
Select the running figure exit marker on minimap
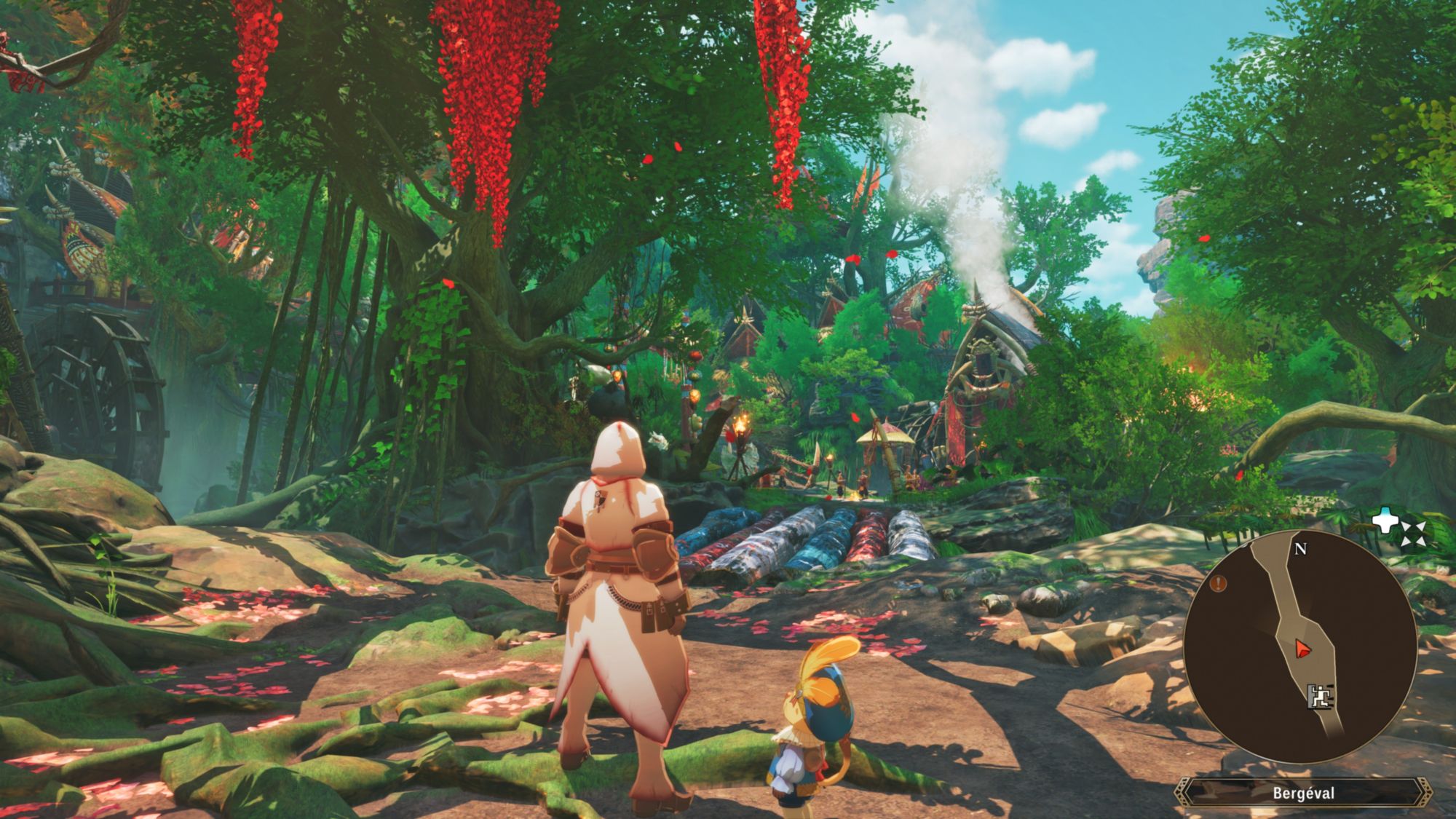click(x=1319, y=697)
